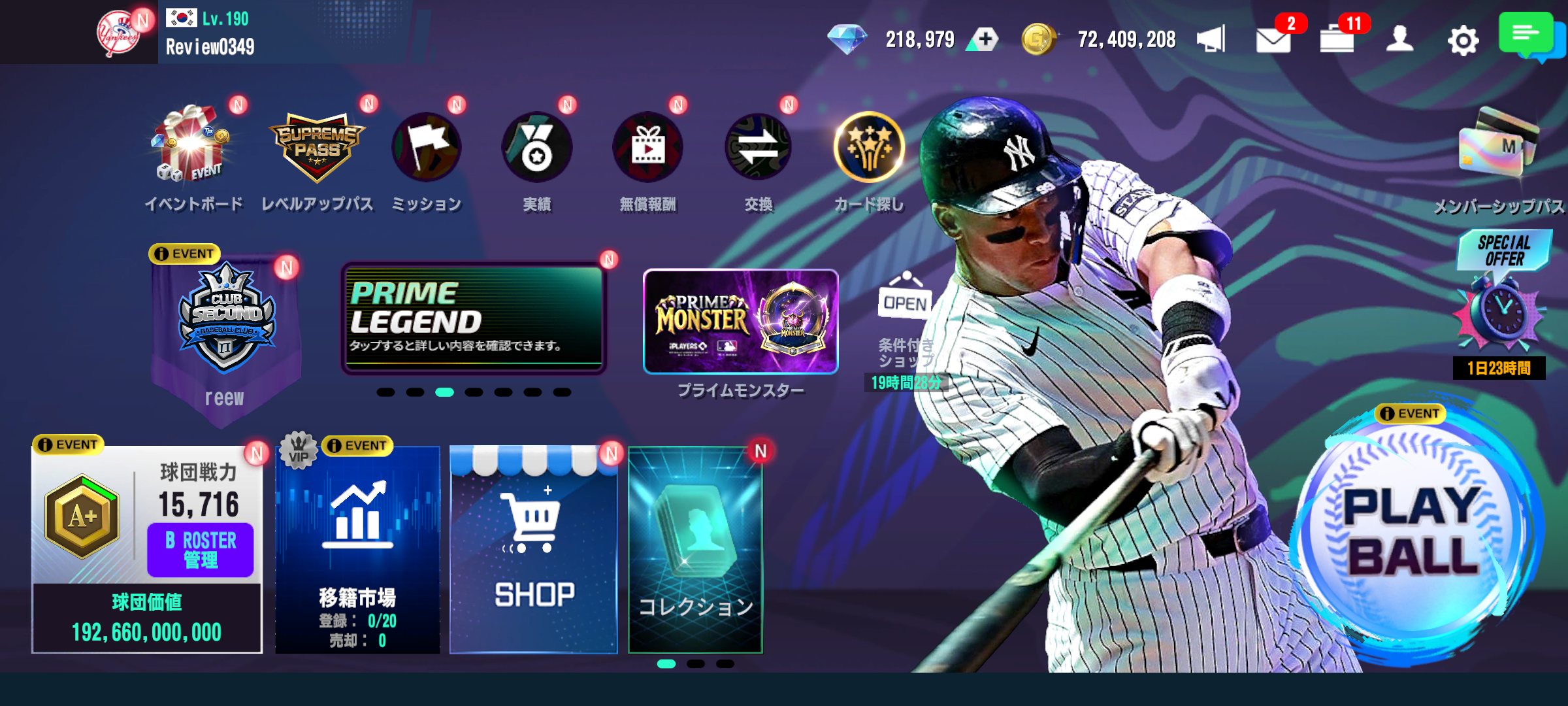Open B ROSTER 管理 management
1568x706 pixels.
[x=200, y=549]
